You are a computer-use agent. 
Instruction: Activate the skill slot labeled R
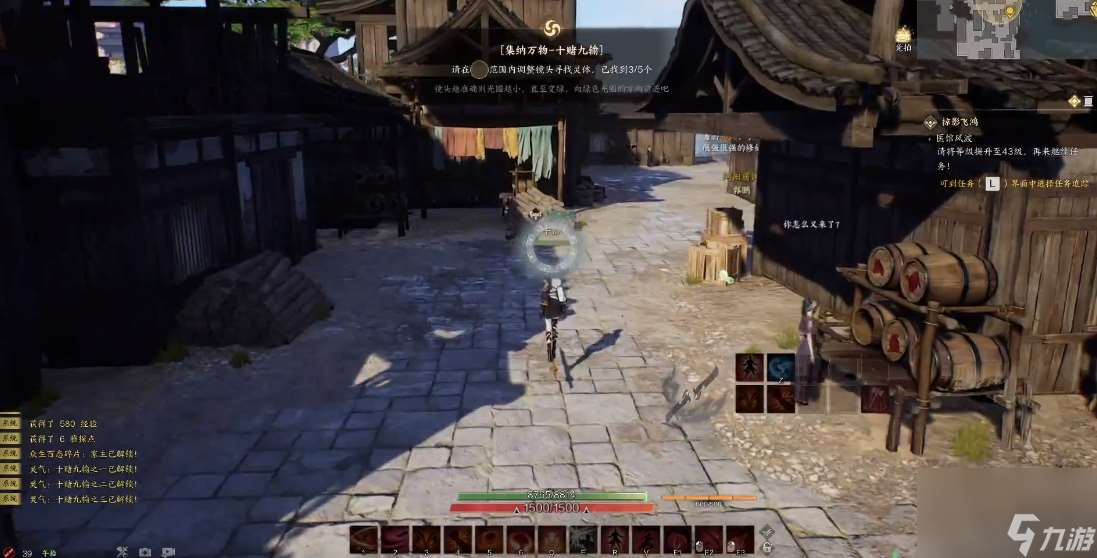[613, 540]
